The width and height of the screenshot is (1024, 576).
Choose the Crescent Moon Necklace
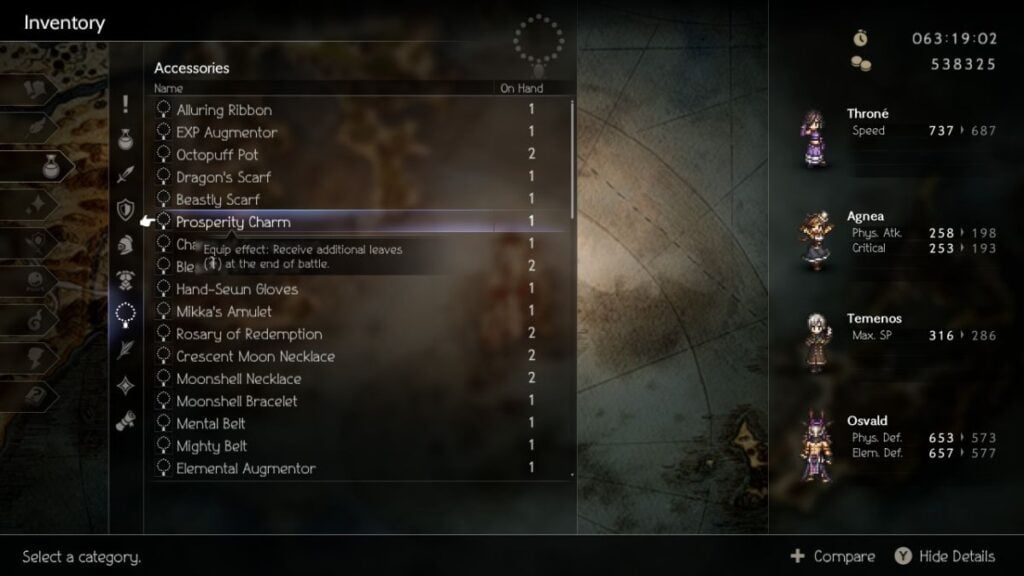pos(255,357)
